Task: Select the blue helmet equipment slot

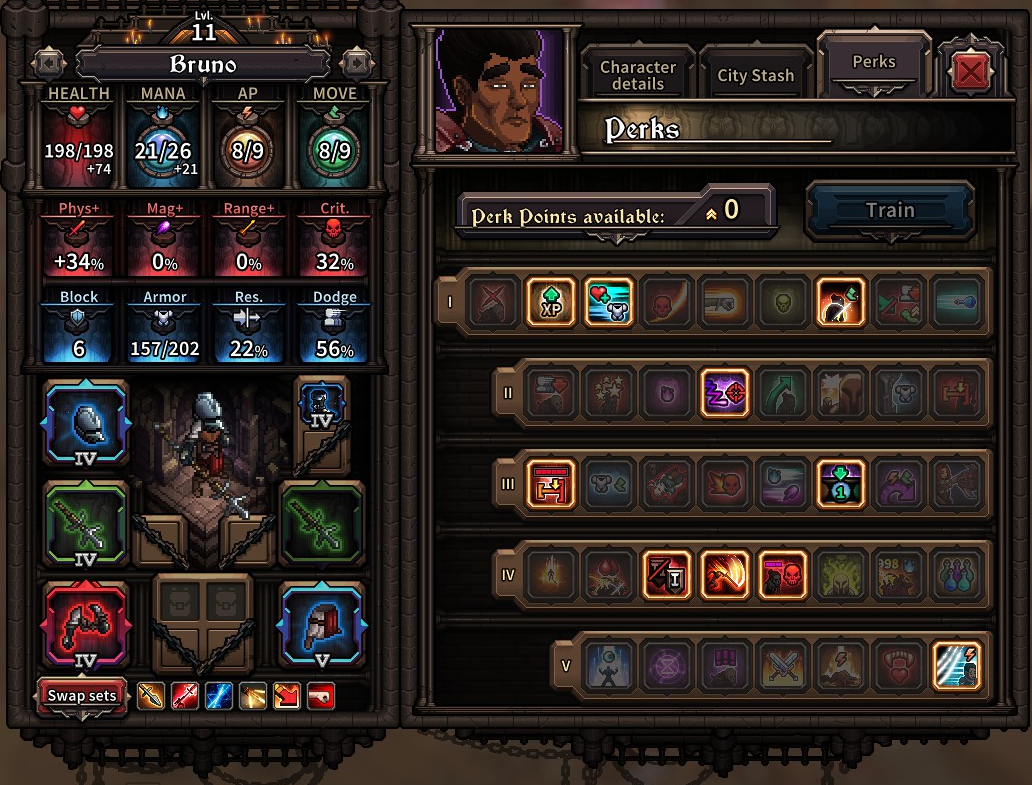Action: (321, 625)
